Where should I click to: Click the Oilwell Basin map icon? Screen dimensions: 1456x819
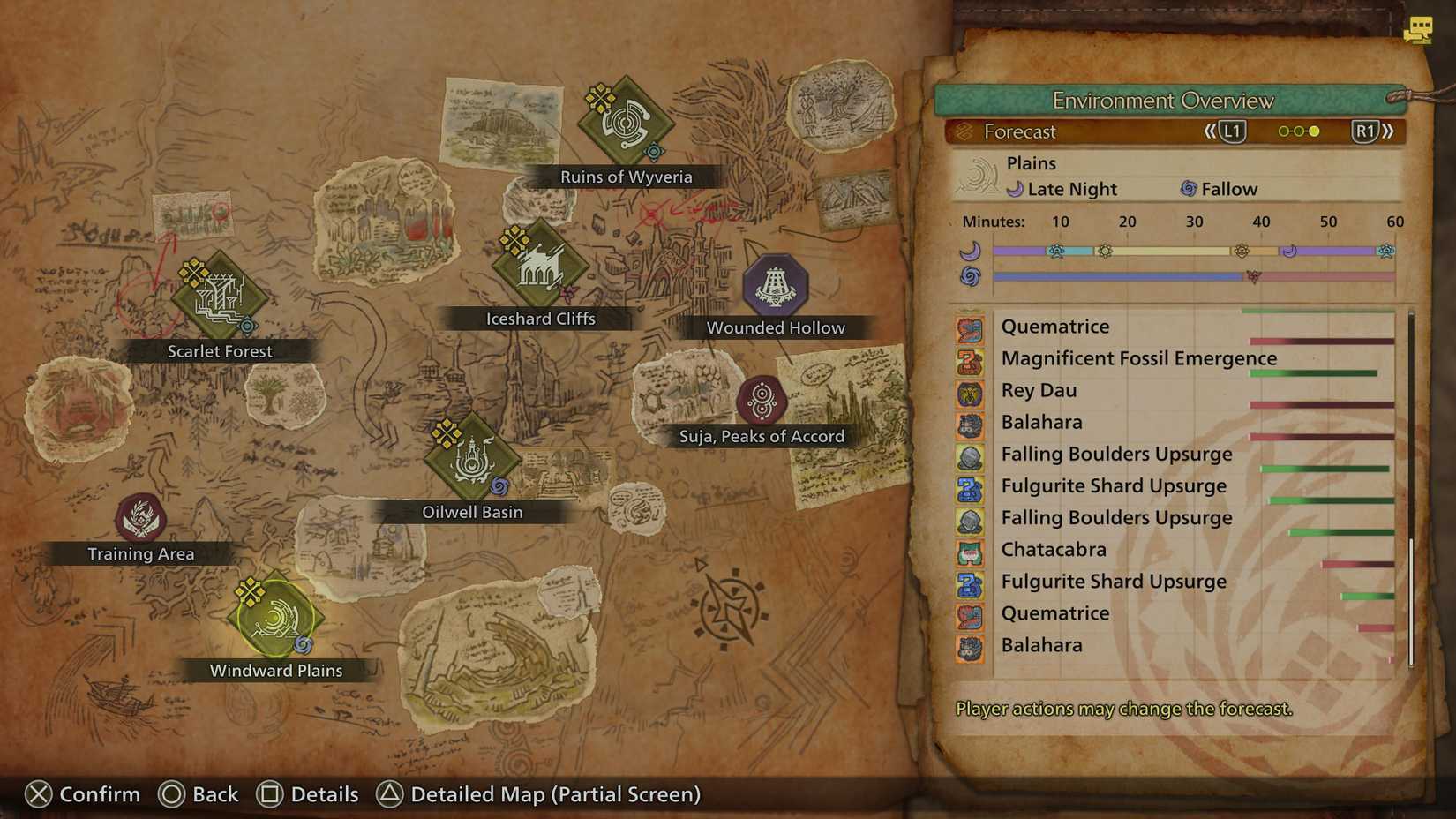click(x=472, y=459)
